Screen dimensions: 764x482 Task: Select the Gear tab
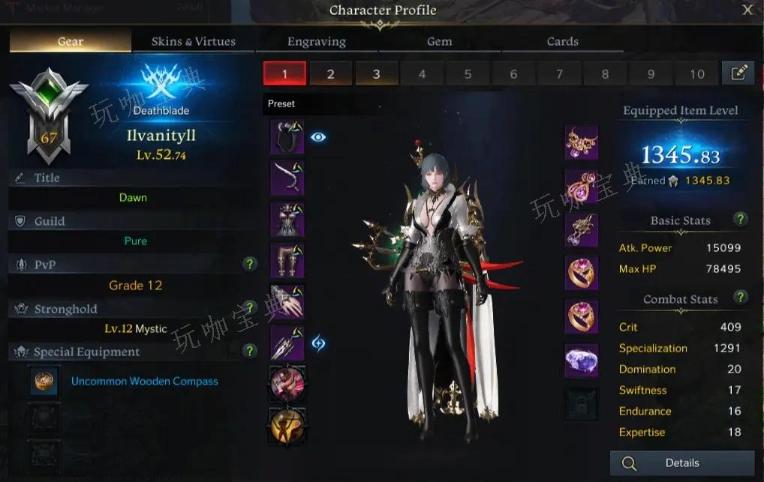(x=70, y=42)
